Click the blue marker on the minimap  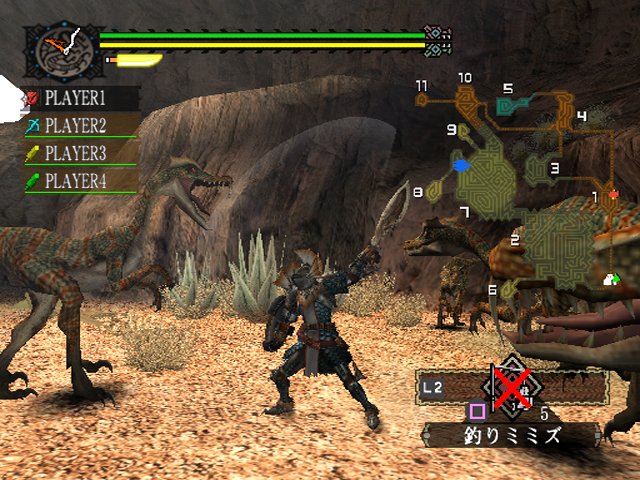click(460, 164)
